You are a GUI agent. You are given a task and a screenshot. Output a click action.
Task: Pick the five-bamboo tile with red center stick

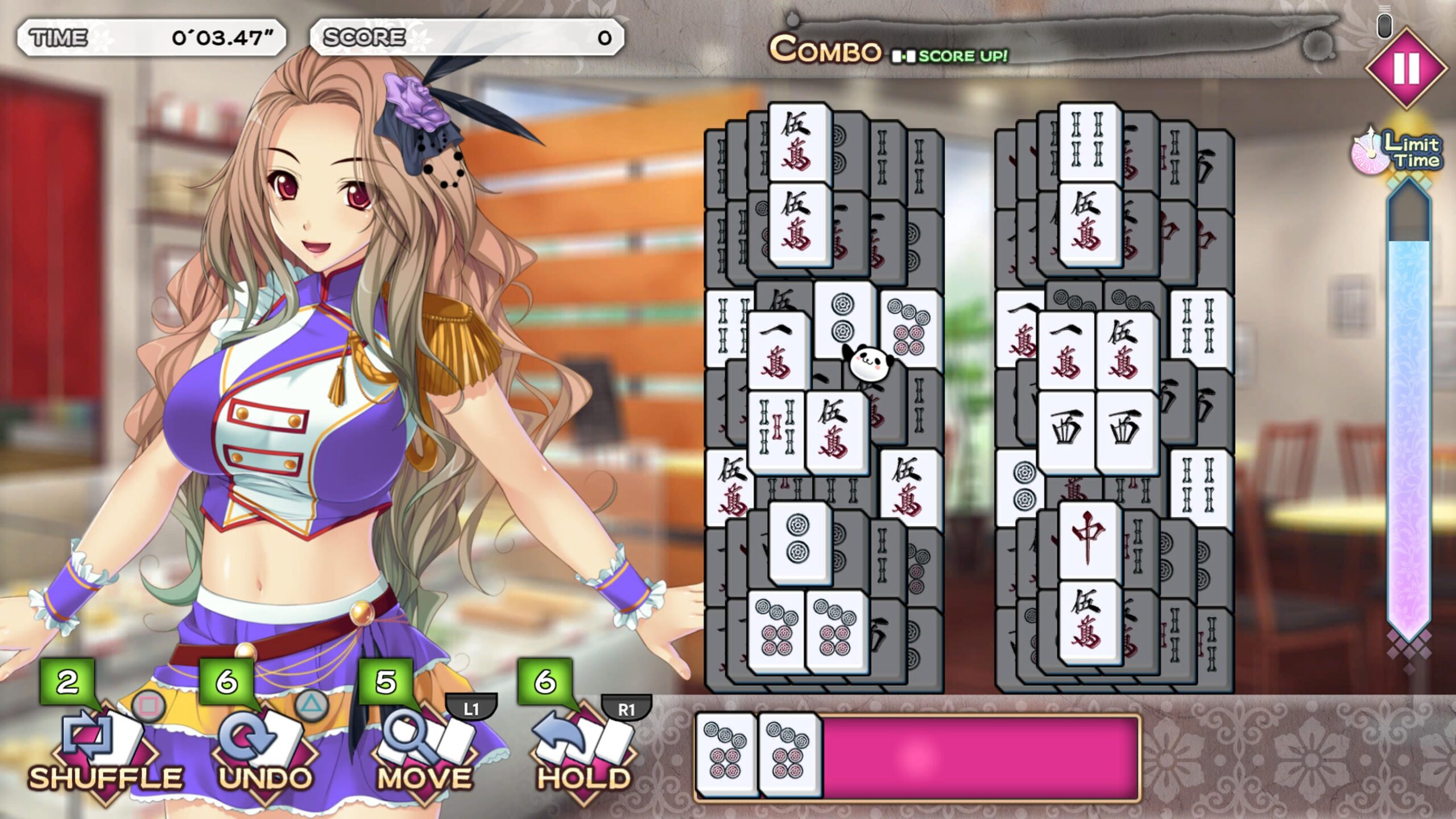click(x=776, y=431)
